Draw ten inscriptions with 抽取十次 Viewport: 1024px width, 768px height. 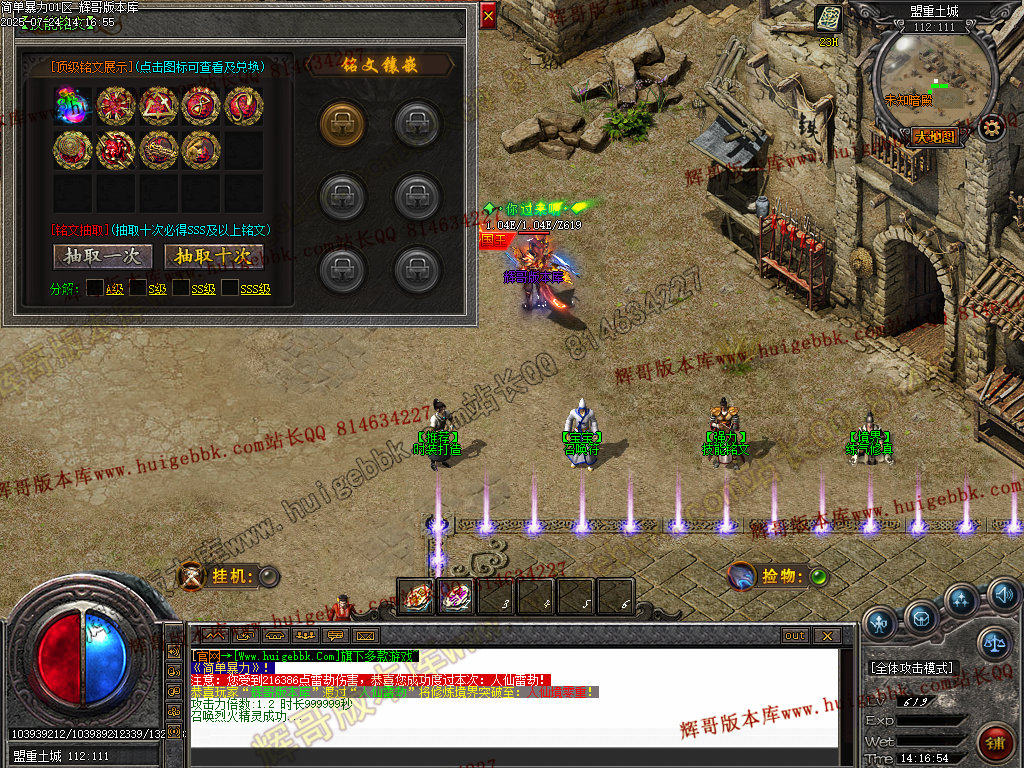[213, 257]
